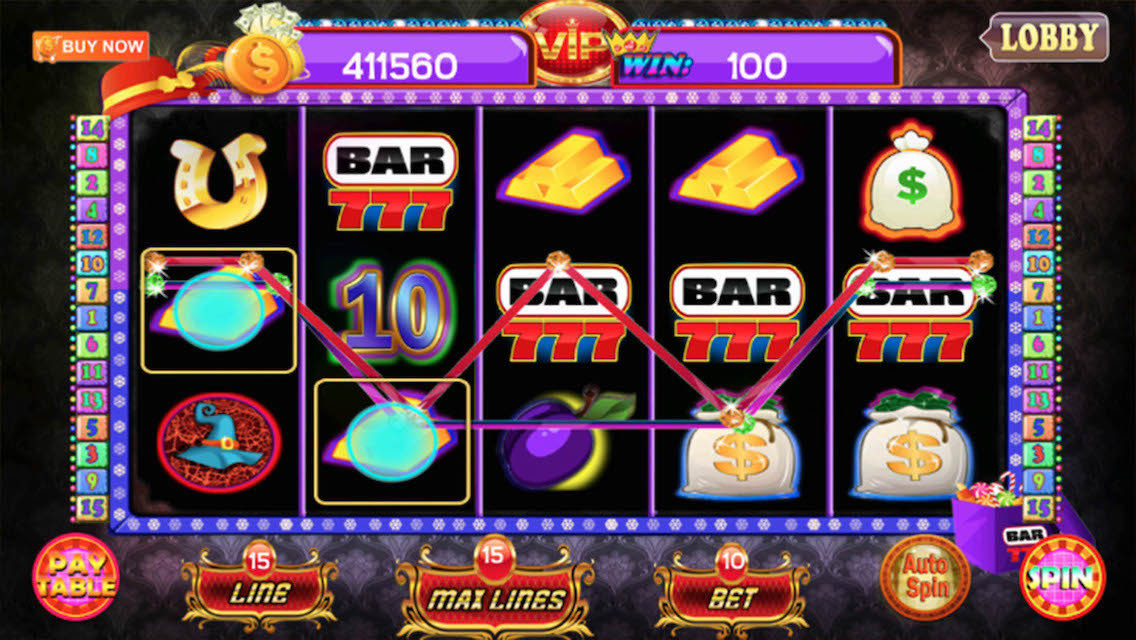This screenshot has height=640, width=1136.
Task: Tap the Buy Now offer
Action: 91,46
